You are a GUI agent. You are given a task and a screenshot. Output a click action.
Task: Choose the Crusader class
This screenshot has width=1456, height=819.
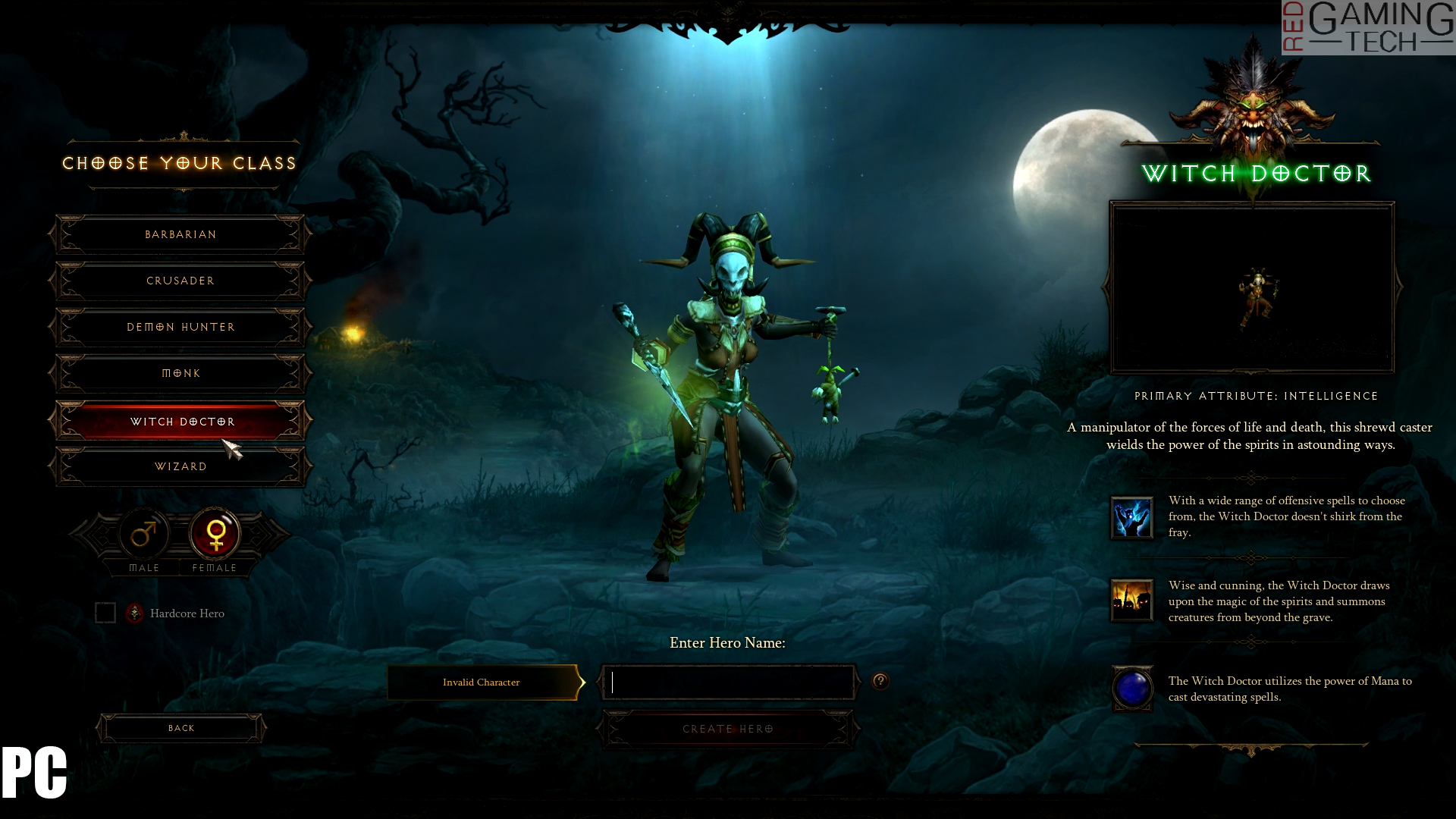coord(180,281)
